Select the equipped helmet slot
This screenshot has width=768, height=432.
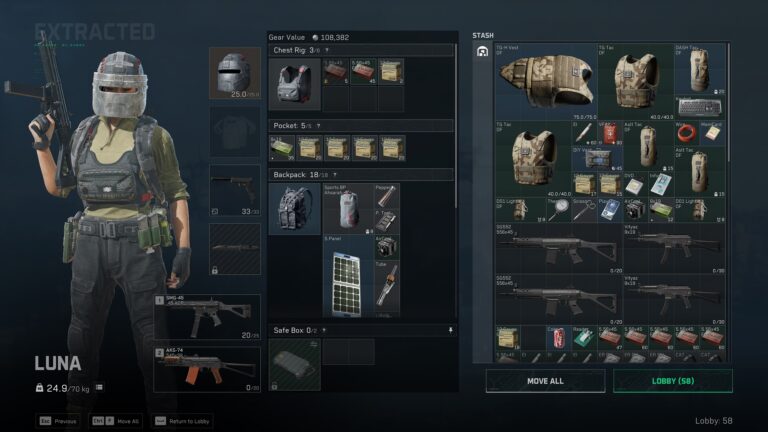[236, 74]
